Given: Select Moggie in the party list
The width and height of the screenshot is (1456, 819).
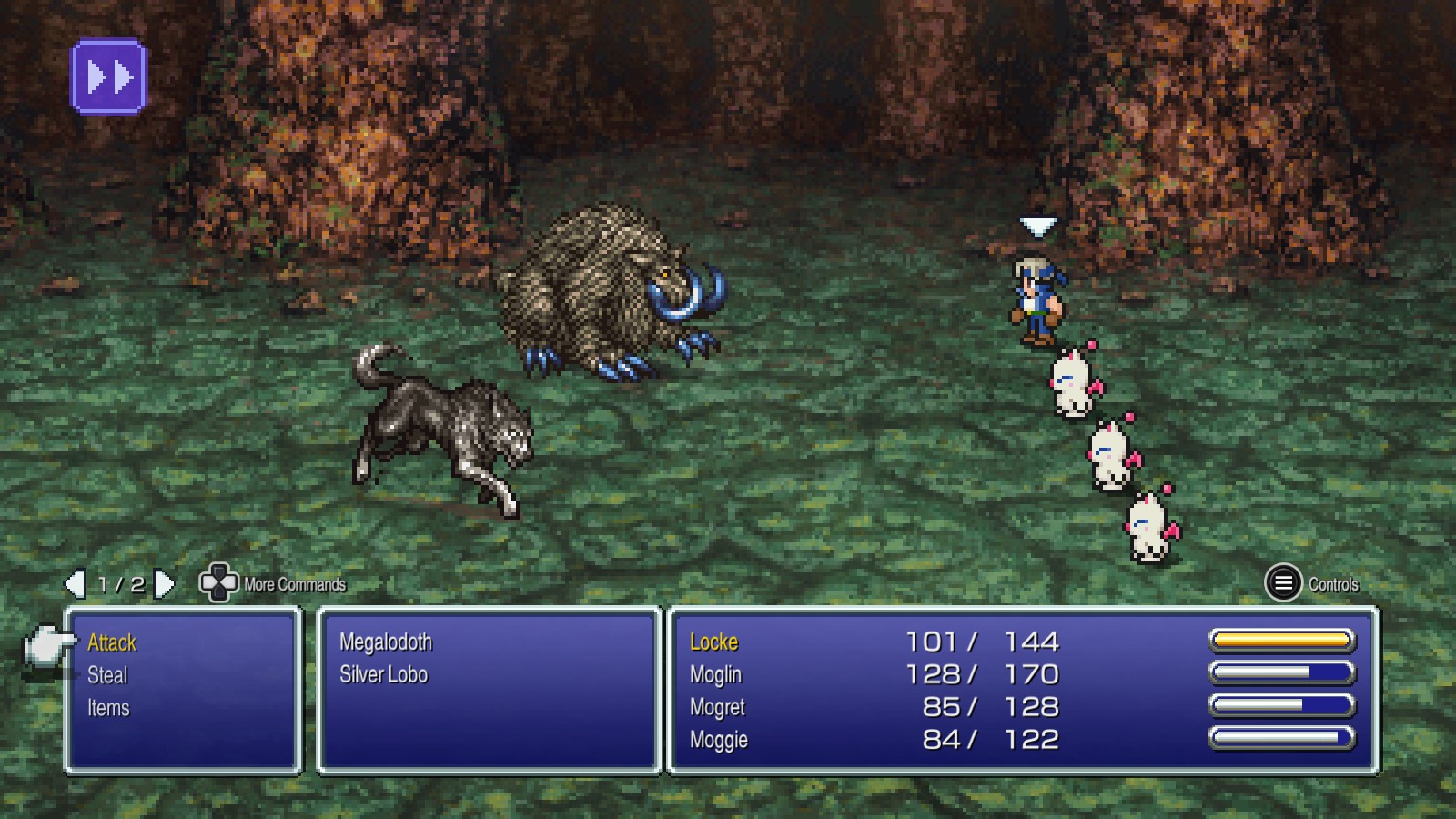Looking at the screenshot, I should pyautogui.click(x=719, y=740).
